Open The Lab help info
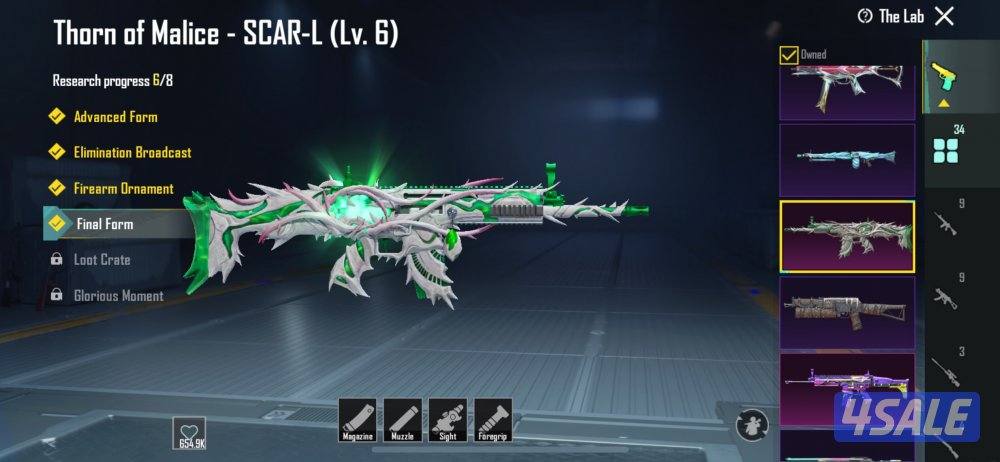1000x462 pixels. [x=865, y=16]
